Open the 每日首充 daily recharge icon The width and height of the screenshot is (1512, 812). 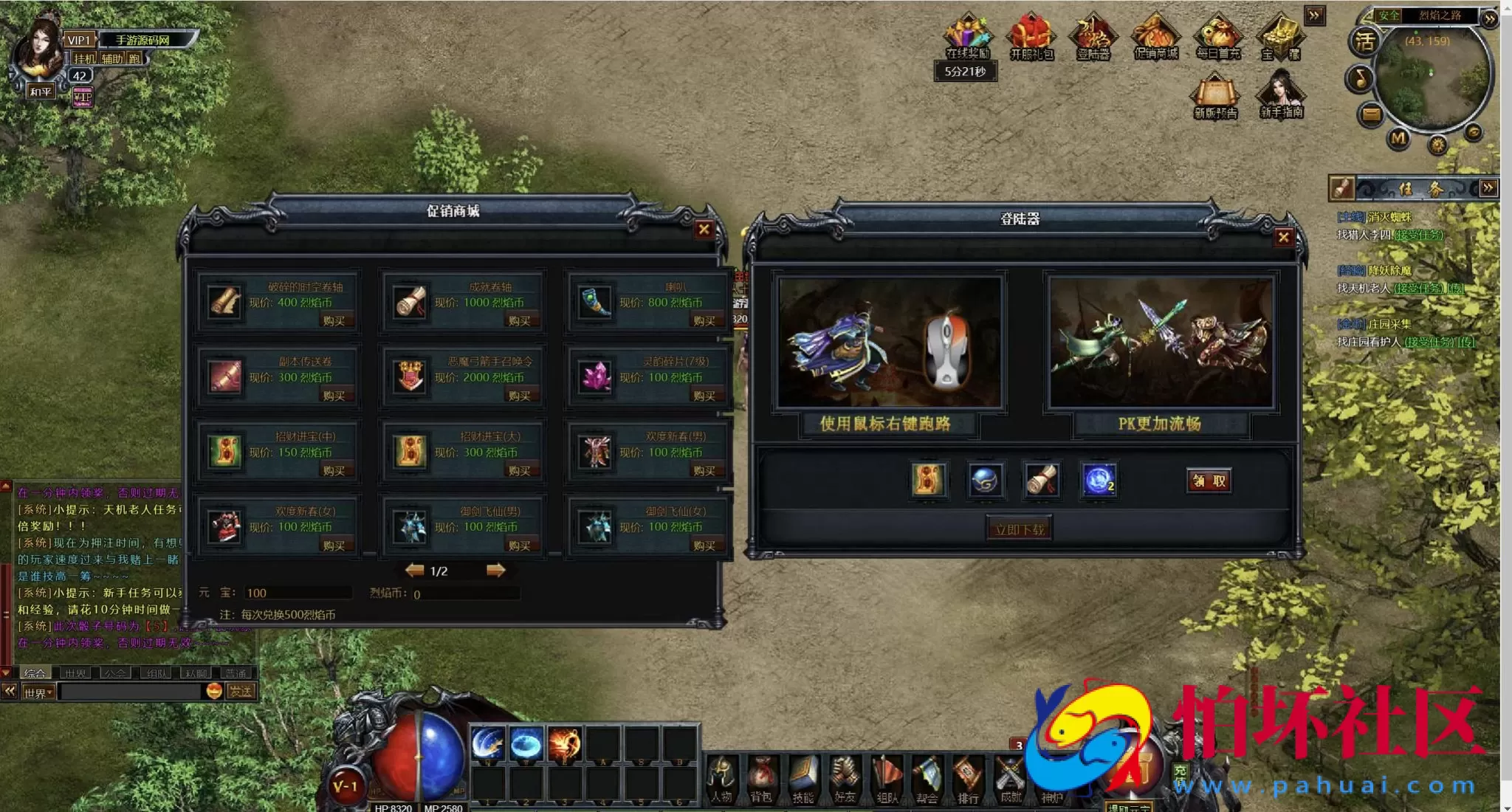coord(1218,37)
